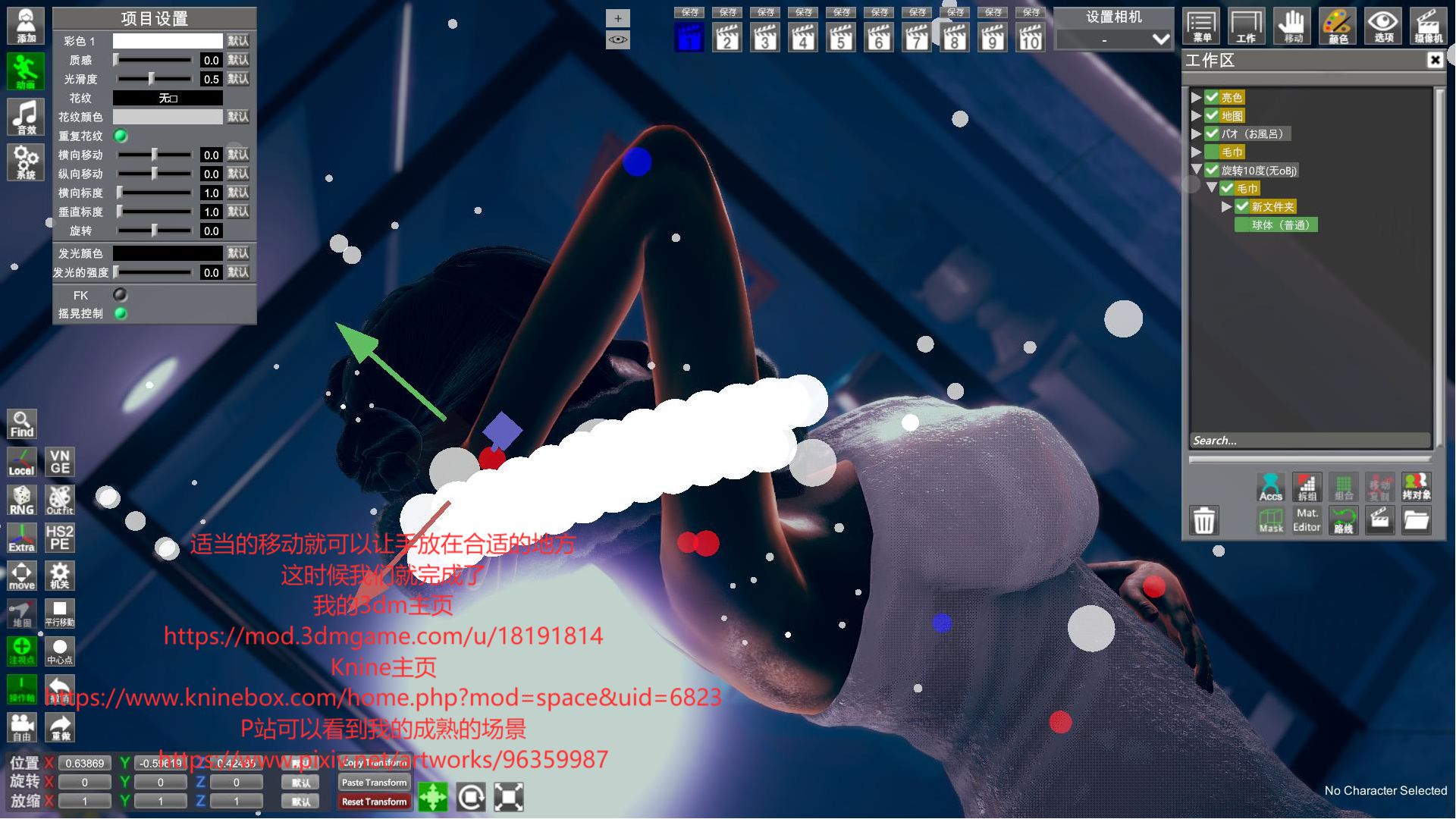
Task: Open the 选项 options eye icon
Action: pyautogui.click(x=1382, y=26)
